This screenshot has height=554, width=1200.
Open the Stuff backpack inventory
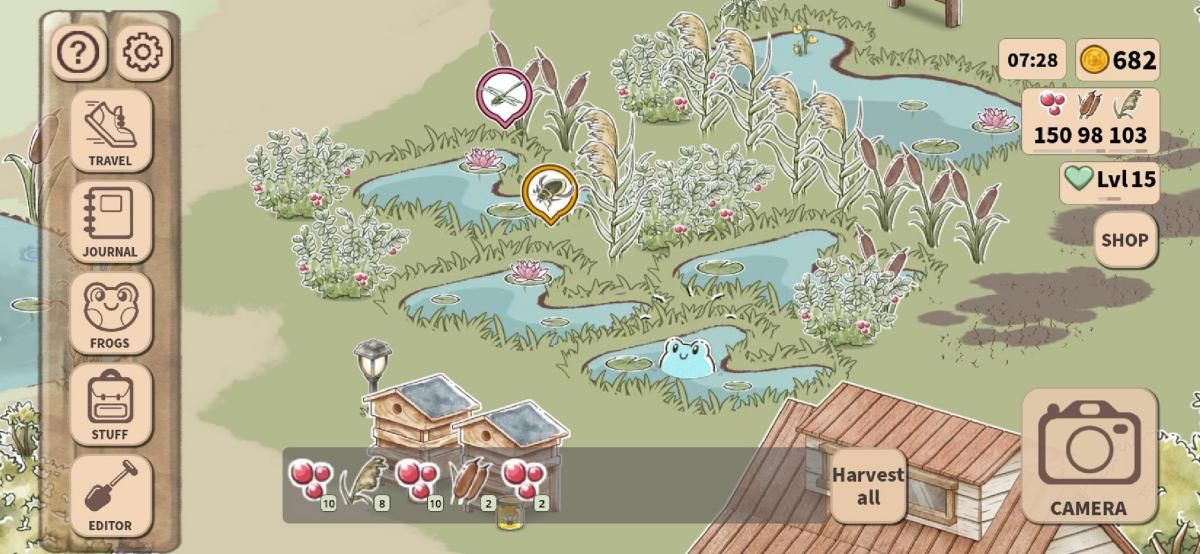tap(111, 404)
